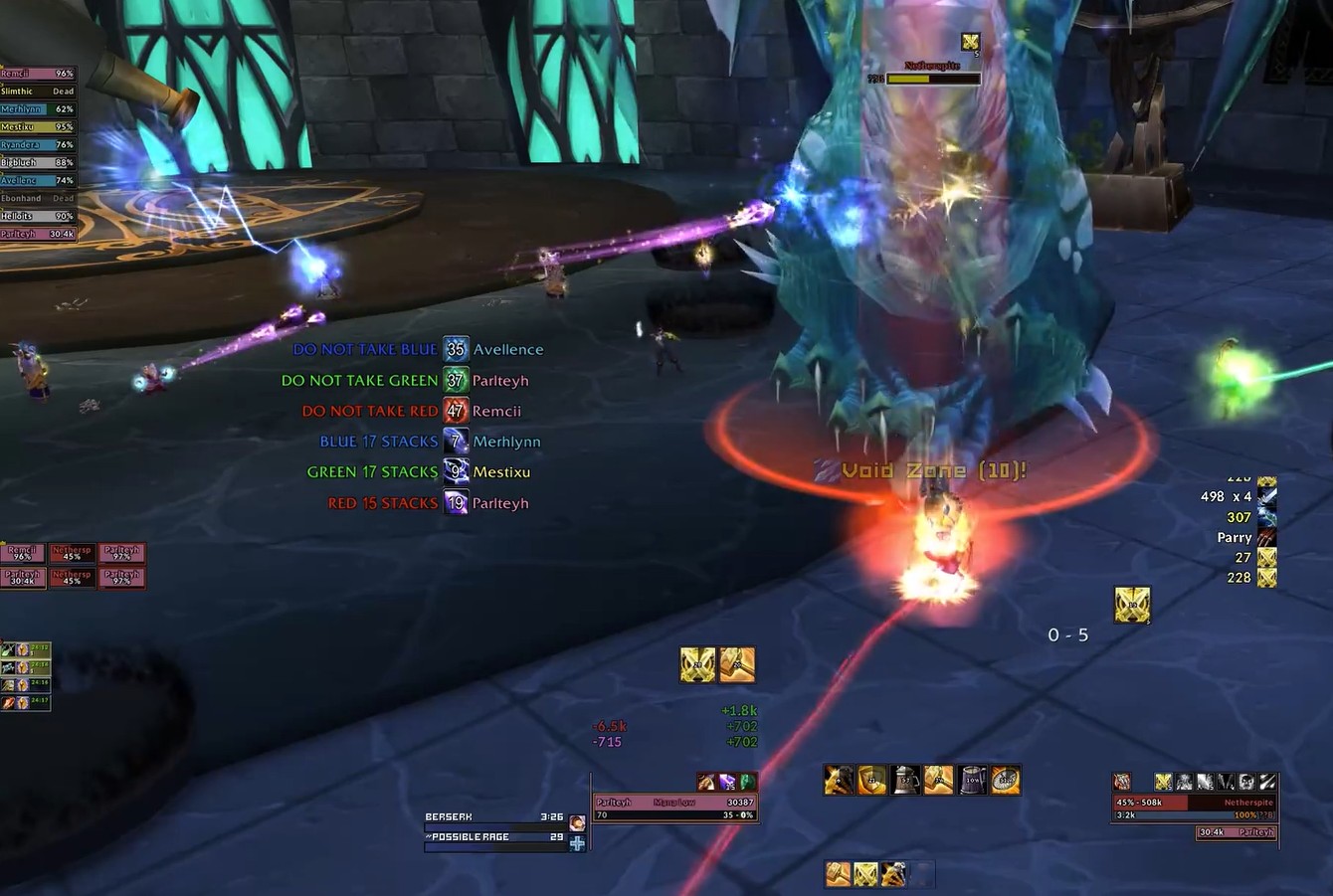Click the purple portal buff on Parlteyh's unit frame
Image resolution: width=1333 pixels, height=896 pixels.
[x=727, y=782]
